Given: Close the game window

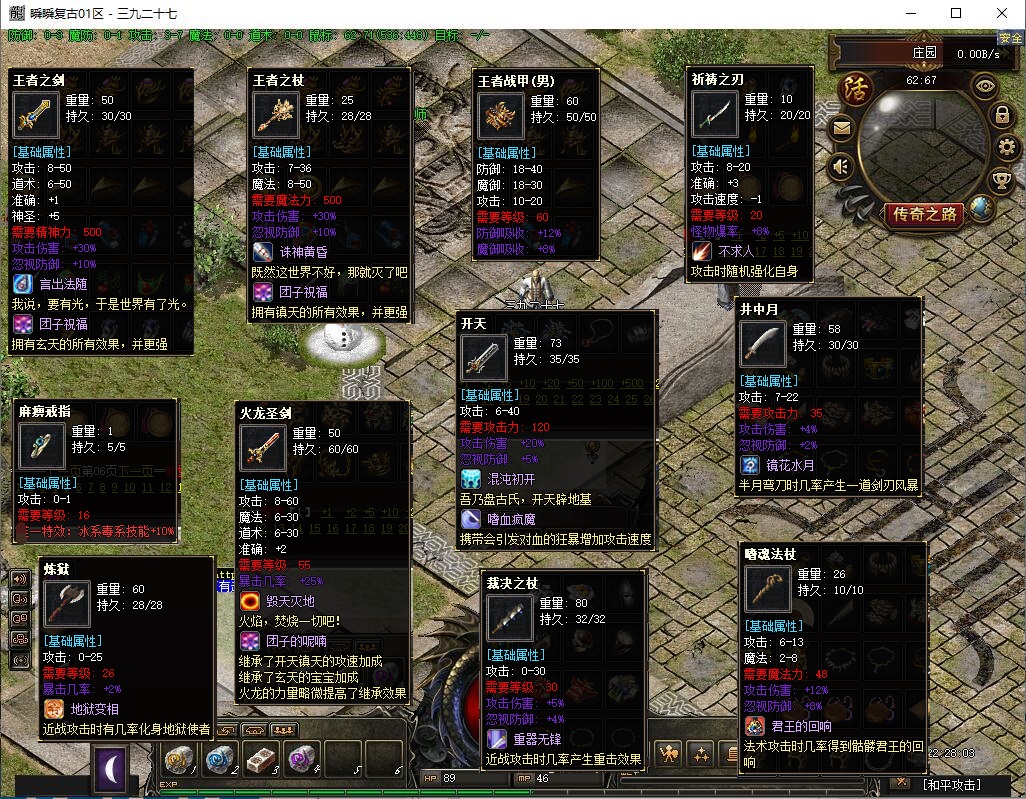Looking at the screenshot, I should coord(1002,13).
